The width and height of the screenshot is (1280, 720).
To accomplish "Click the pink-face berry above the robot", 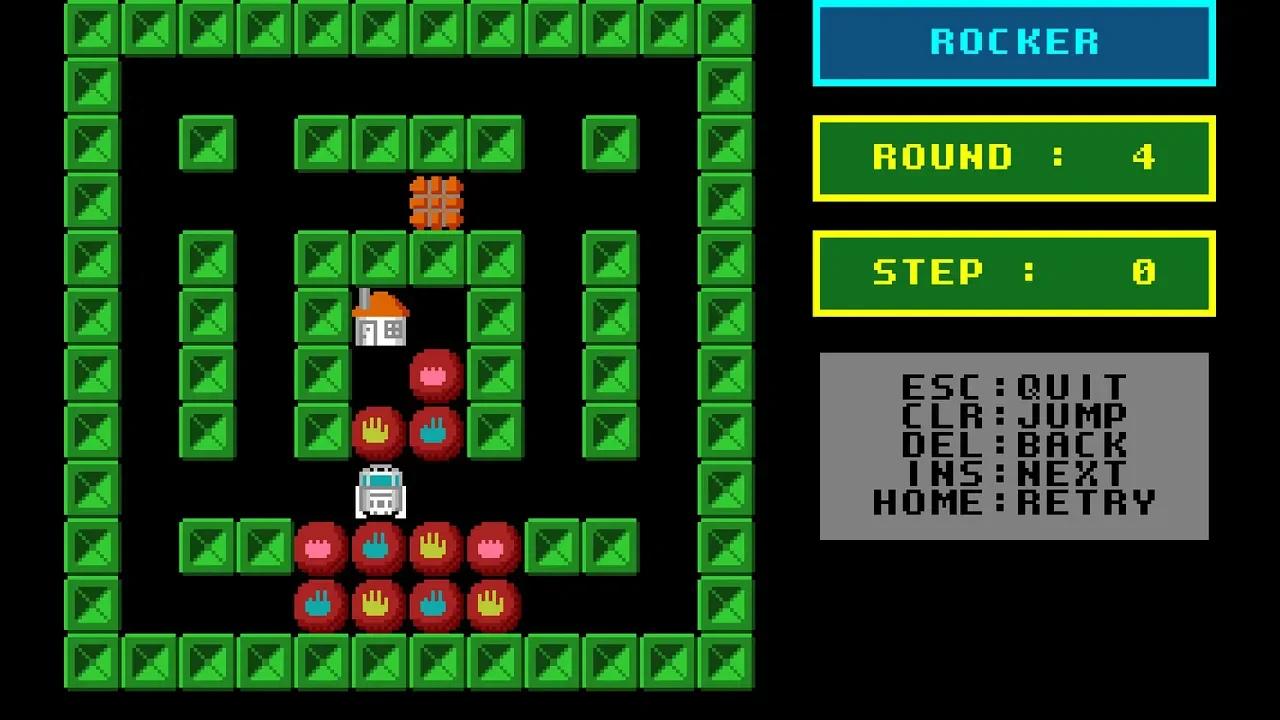I will pyautogui.click(x=434, y=374).
